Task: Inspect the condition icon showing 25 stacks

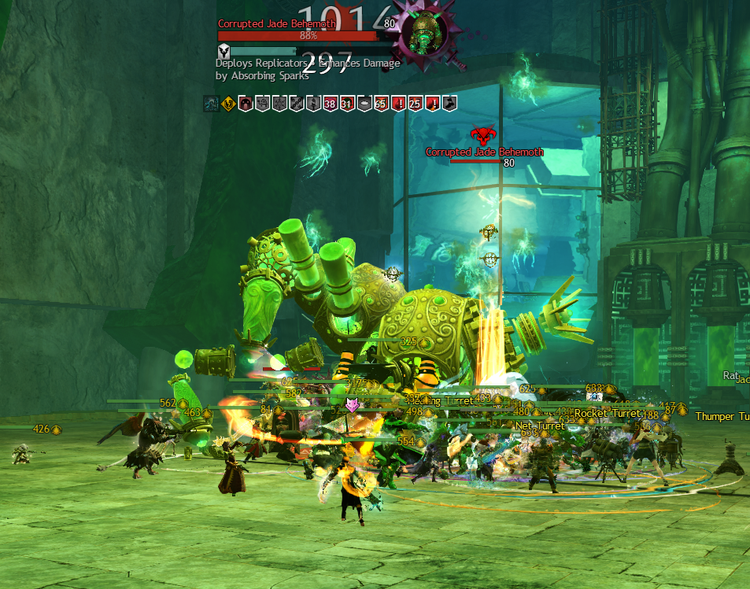Action: tap(415, 103)
